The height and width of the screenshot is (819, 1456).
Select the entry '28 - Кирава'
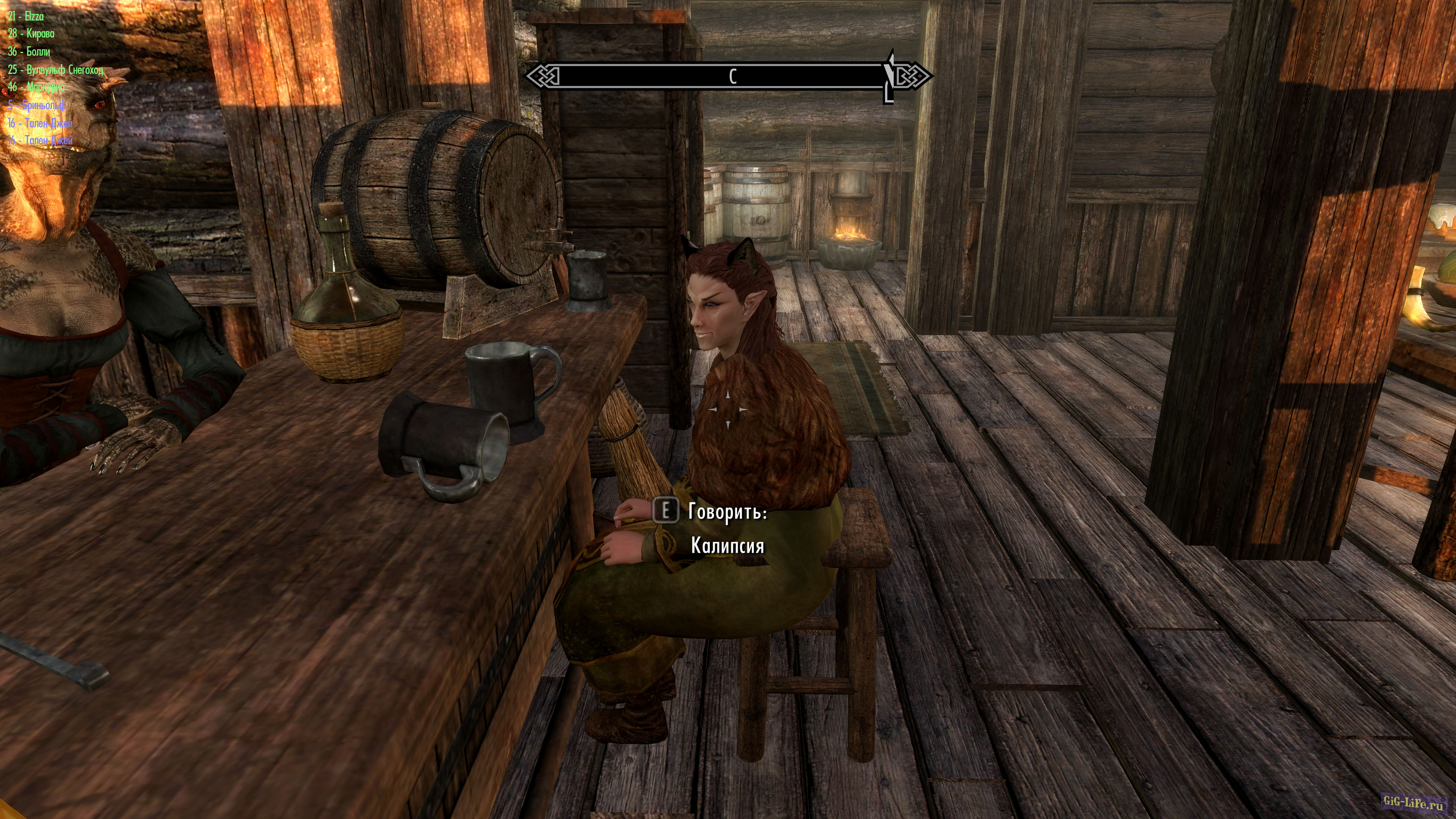pos(32,35)
